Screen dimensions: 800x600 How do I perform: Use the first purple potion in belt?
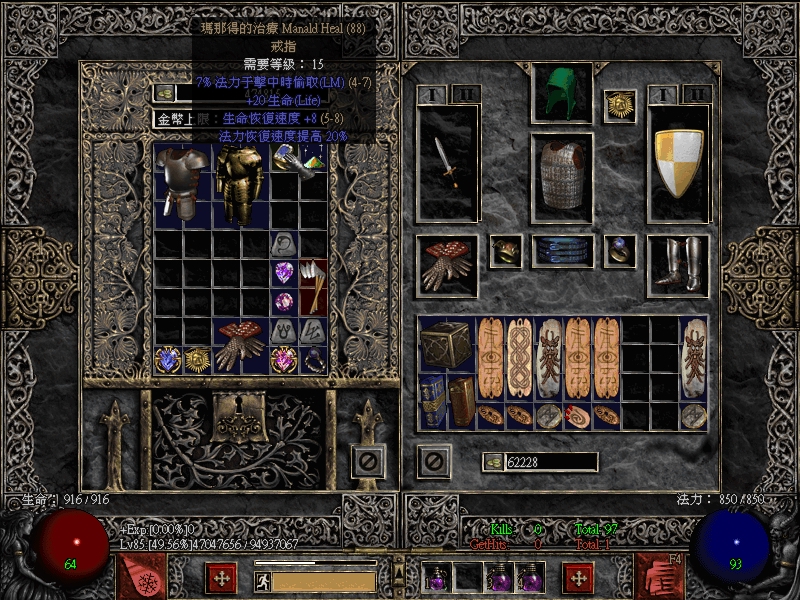click(x=436, y=577)
